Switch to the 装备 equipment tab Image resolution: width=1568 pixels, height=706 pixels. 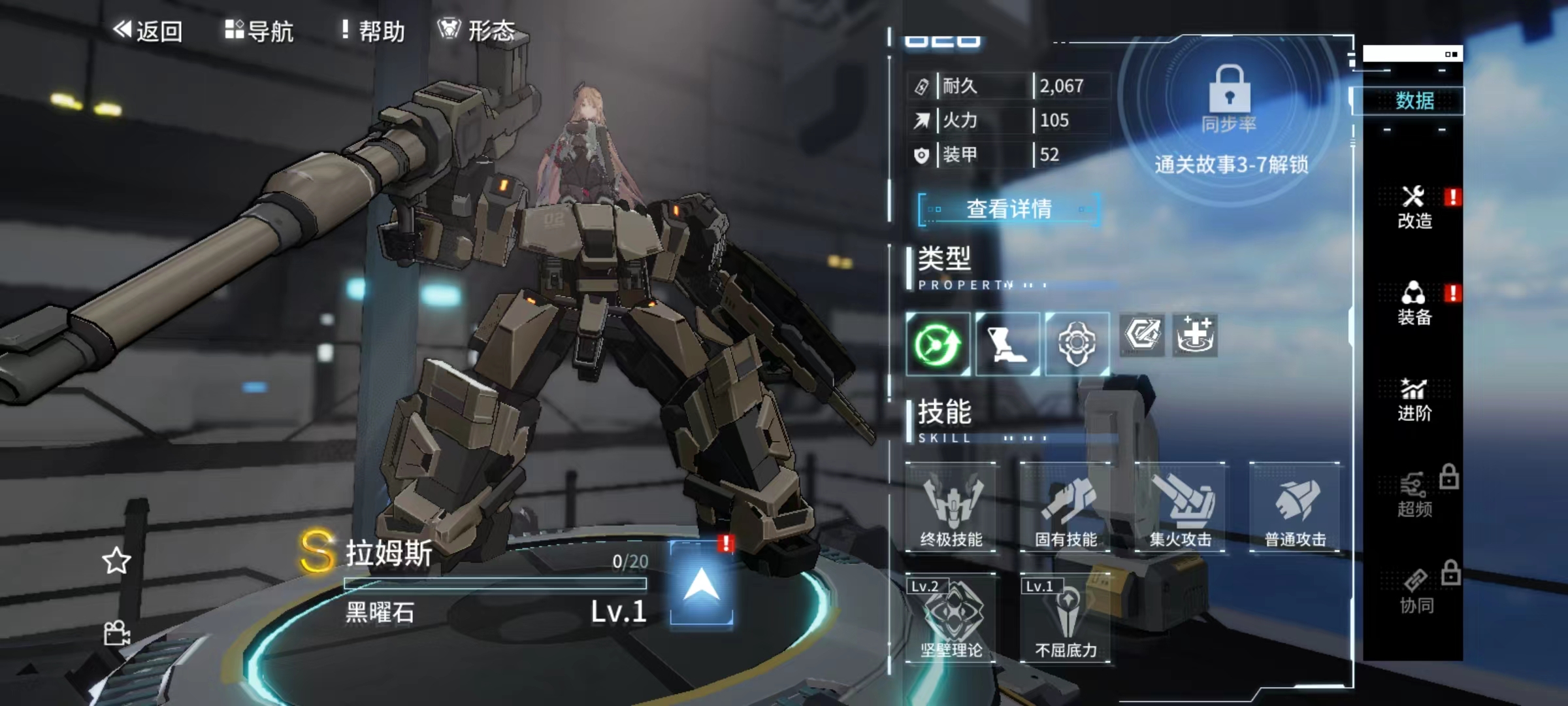(x=1414, y=304)
